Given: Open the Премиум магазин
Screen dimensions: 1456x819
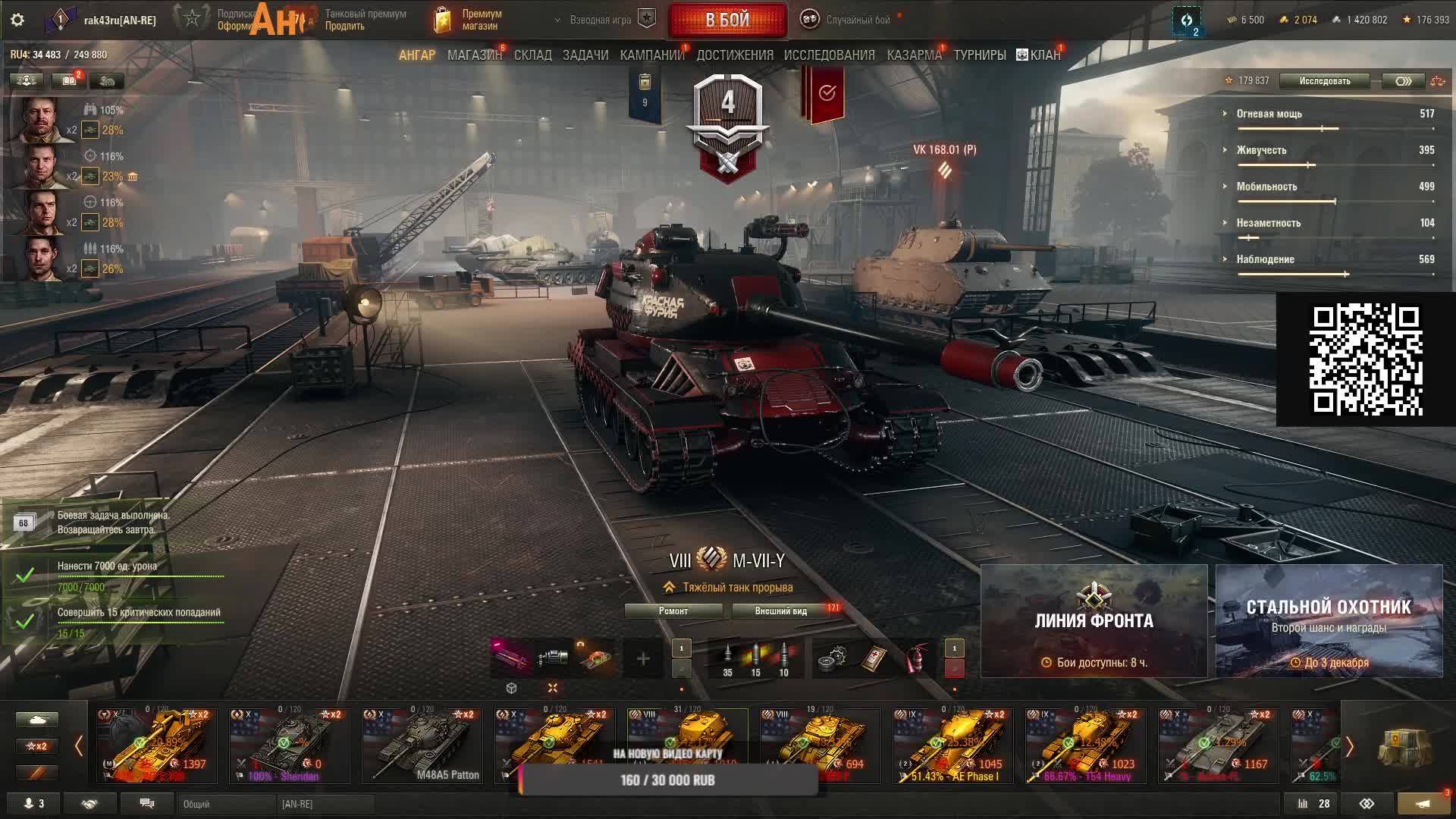Looking at the screenshot, I should click(469, 20).
